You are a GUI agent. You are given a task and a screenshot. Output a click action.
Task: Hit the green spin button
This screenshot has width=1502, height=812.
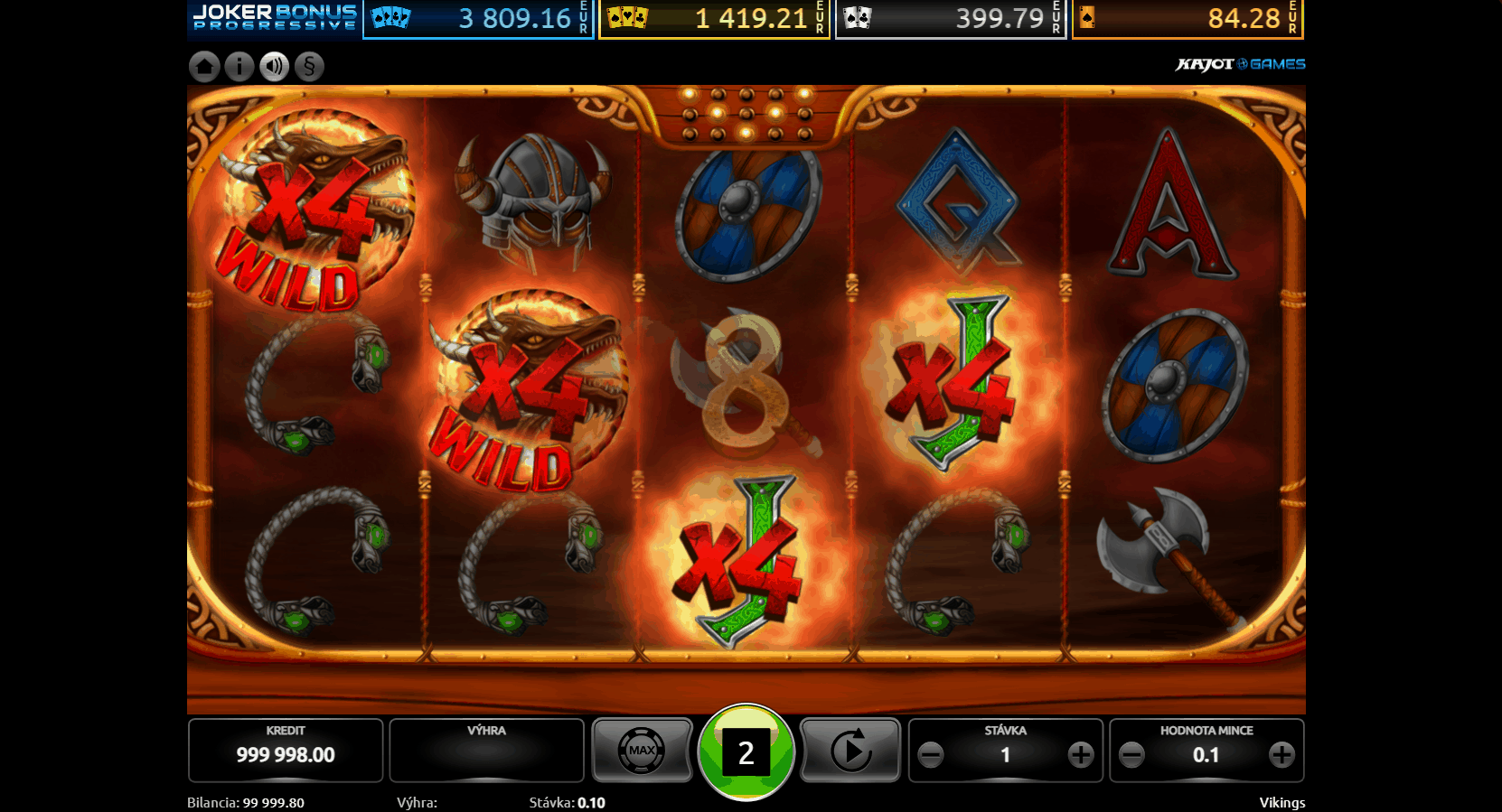746,751
